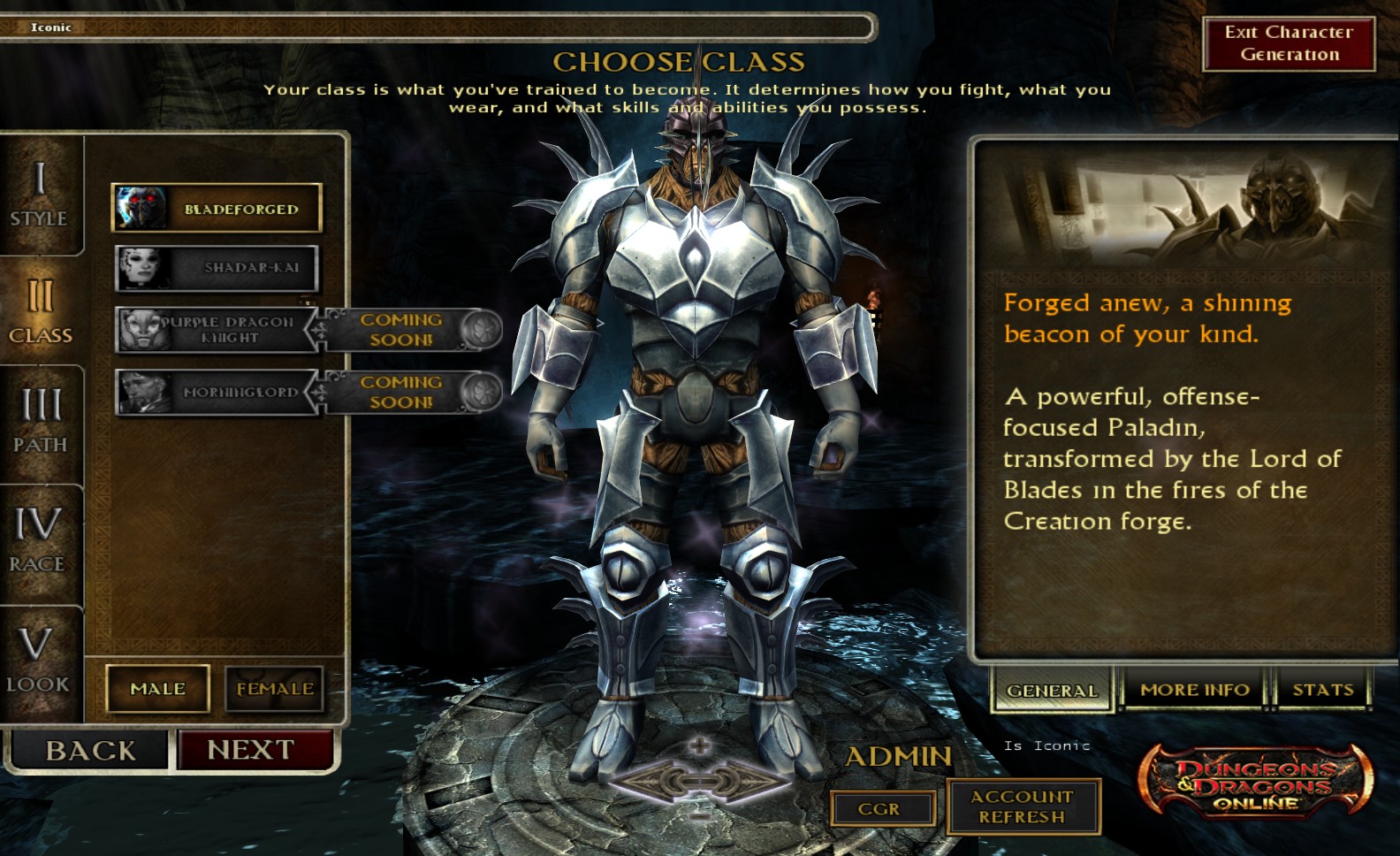Exit Character Generation
This screenshot has height=856, width=1400.
pos(1289,43)
